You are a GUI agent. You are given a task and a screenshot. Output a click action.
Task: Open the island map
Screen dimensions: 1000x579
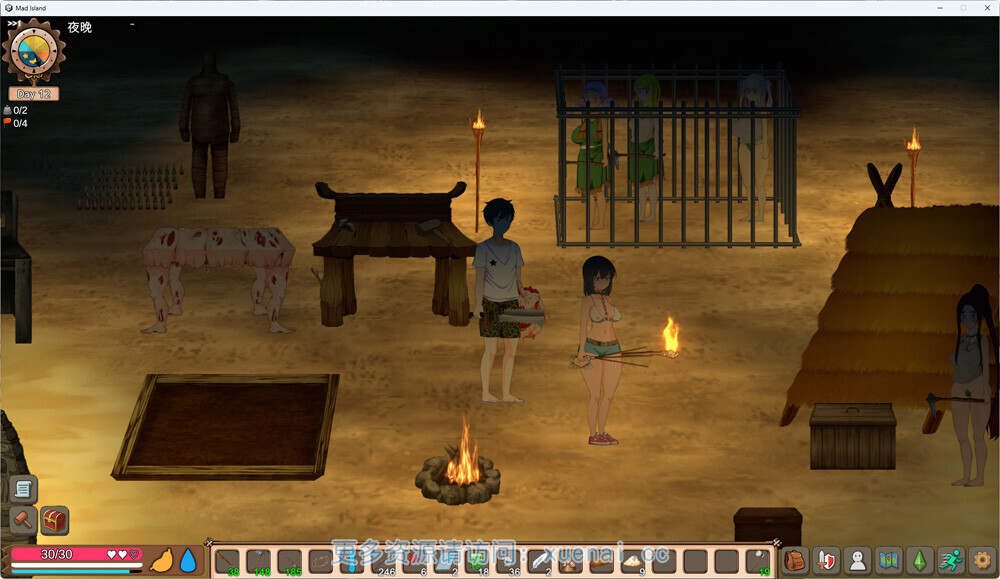888,561
